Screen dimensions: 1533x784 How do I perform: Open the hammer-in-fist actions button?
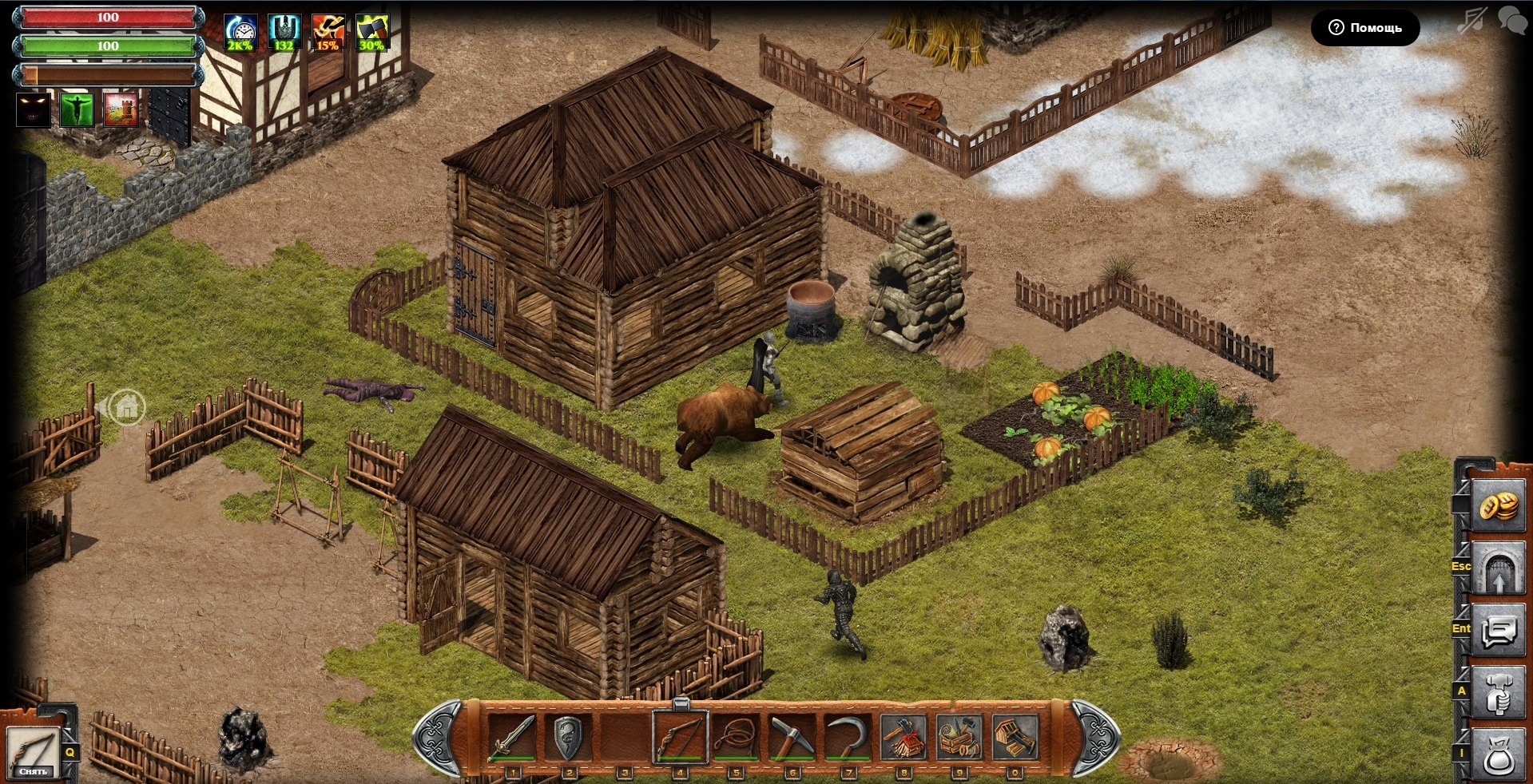(x=1498, y=694)
